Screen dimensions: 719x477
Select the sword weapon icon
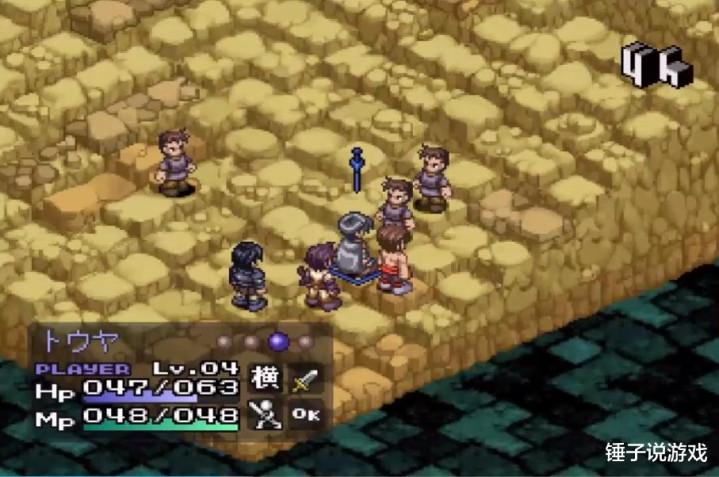pyautogui.click(x=305, y=380)
